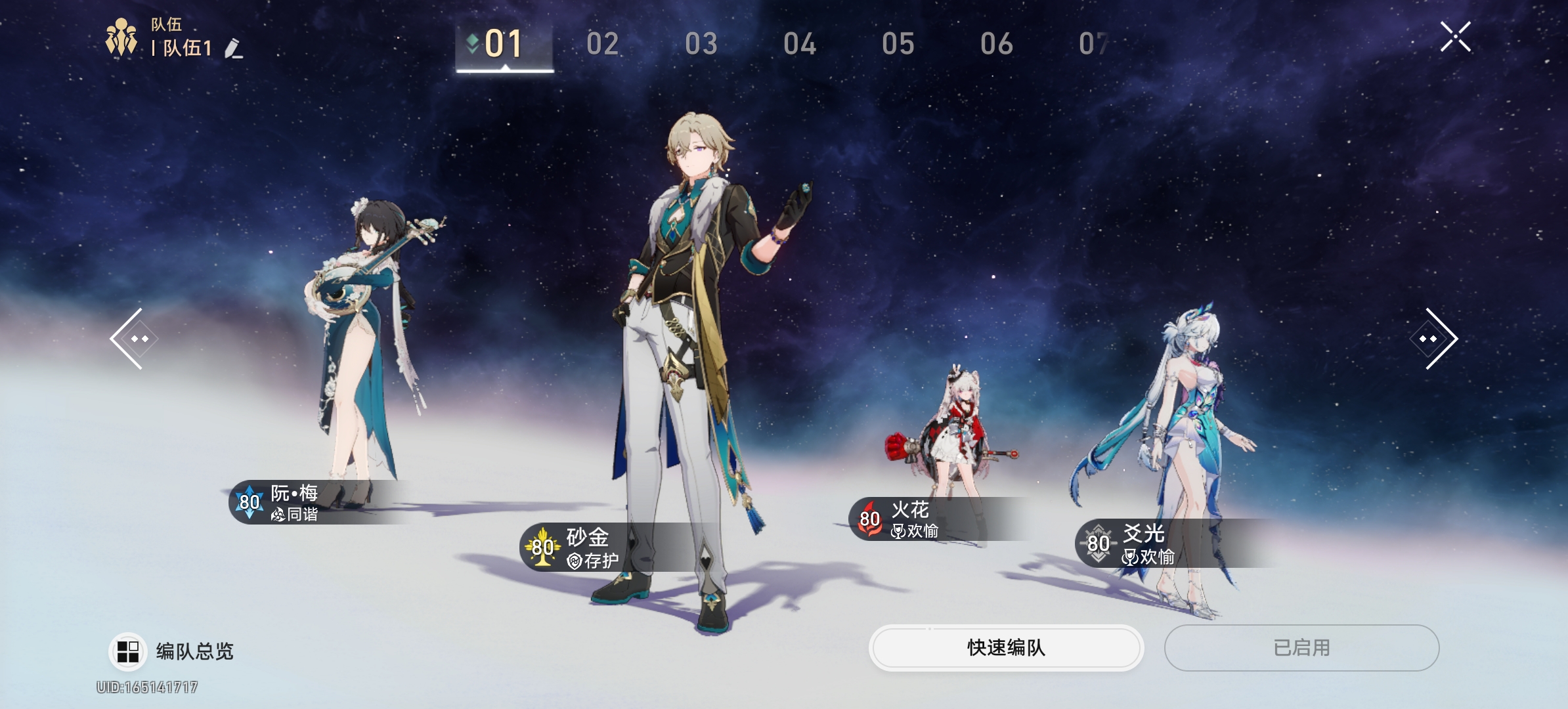The width and height of the screenshot is (1568, 709).
Task: Close the team setup screen
Action: pyautogui.click(x=1455, y=37)
